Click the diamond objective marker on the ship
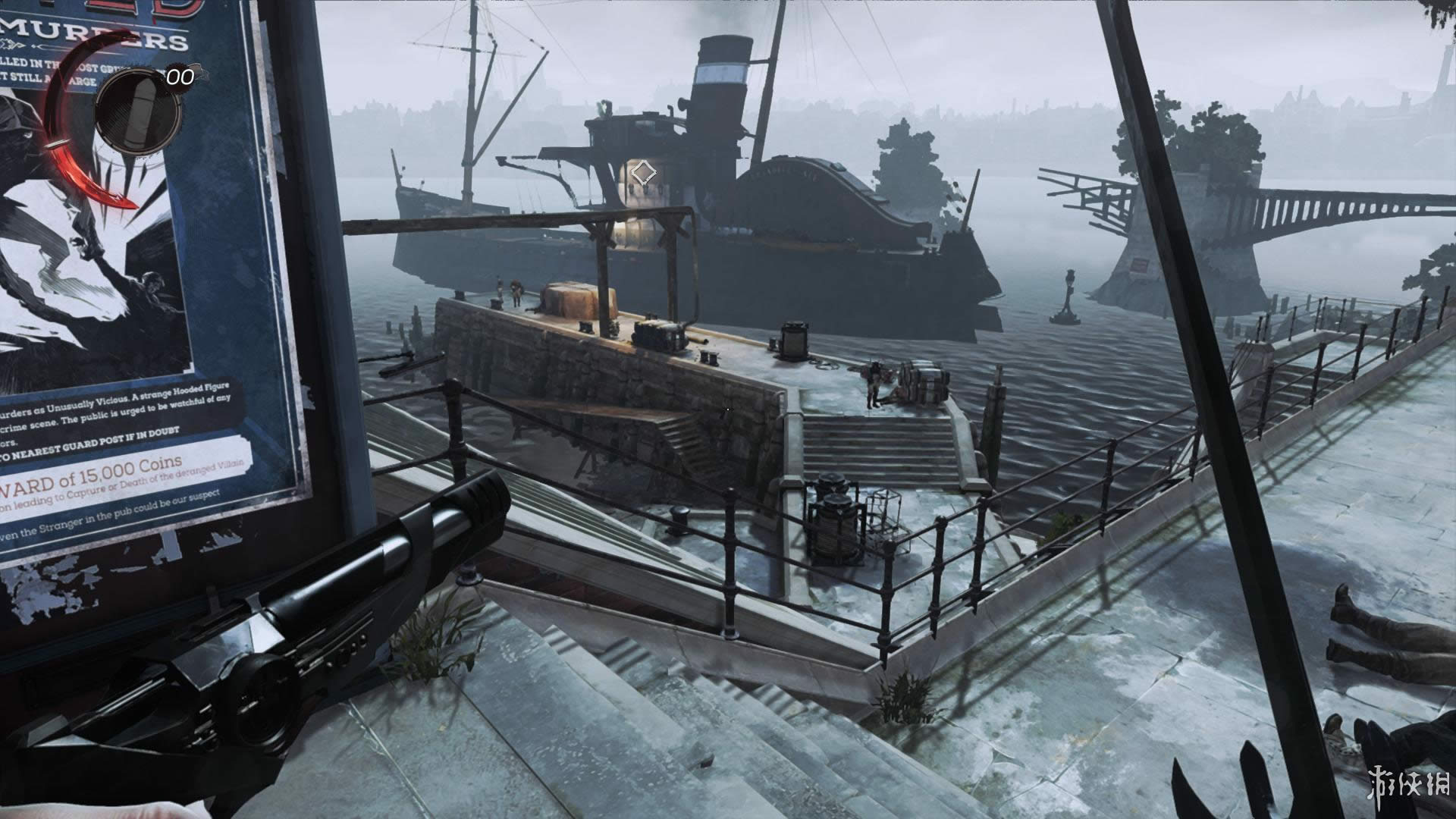The image size is (1456, 819). (644, 173)
